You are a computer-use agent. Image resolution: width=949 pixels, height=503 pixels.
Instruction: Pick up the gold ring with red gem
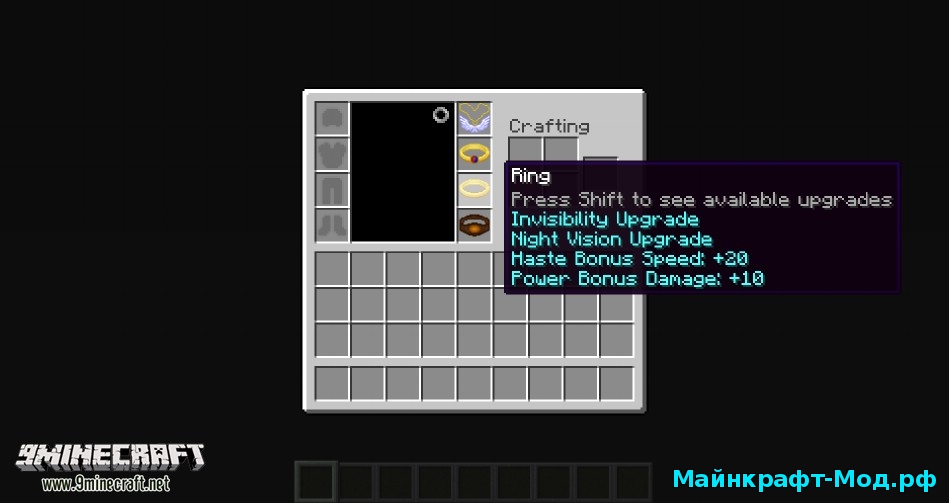[474, 154]
